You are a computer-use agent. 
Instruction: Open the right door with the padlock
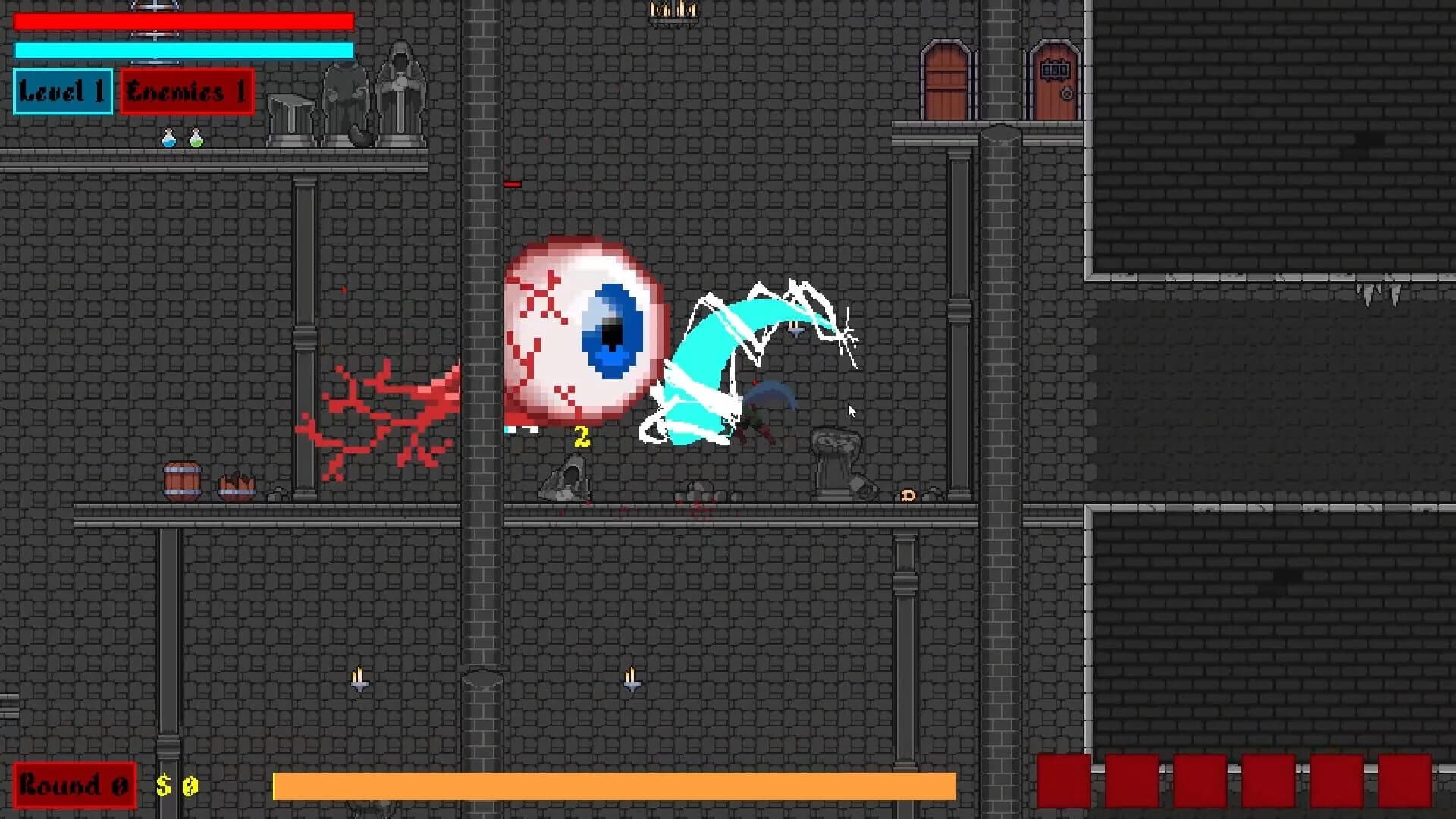1056,80
